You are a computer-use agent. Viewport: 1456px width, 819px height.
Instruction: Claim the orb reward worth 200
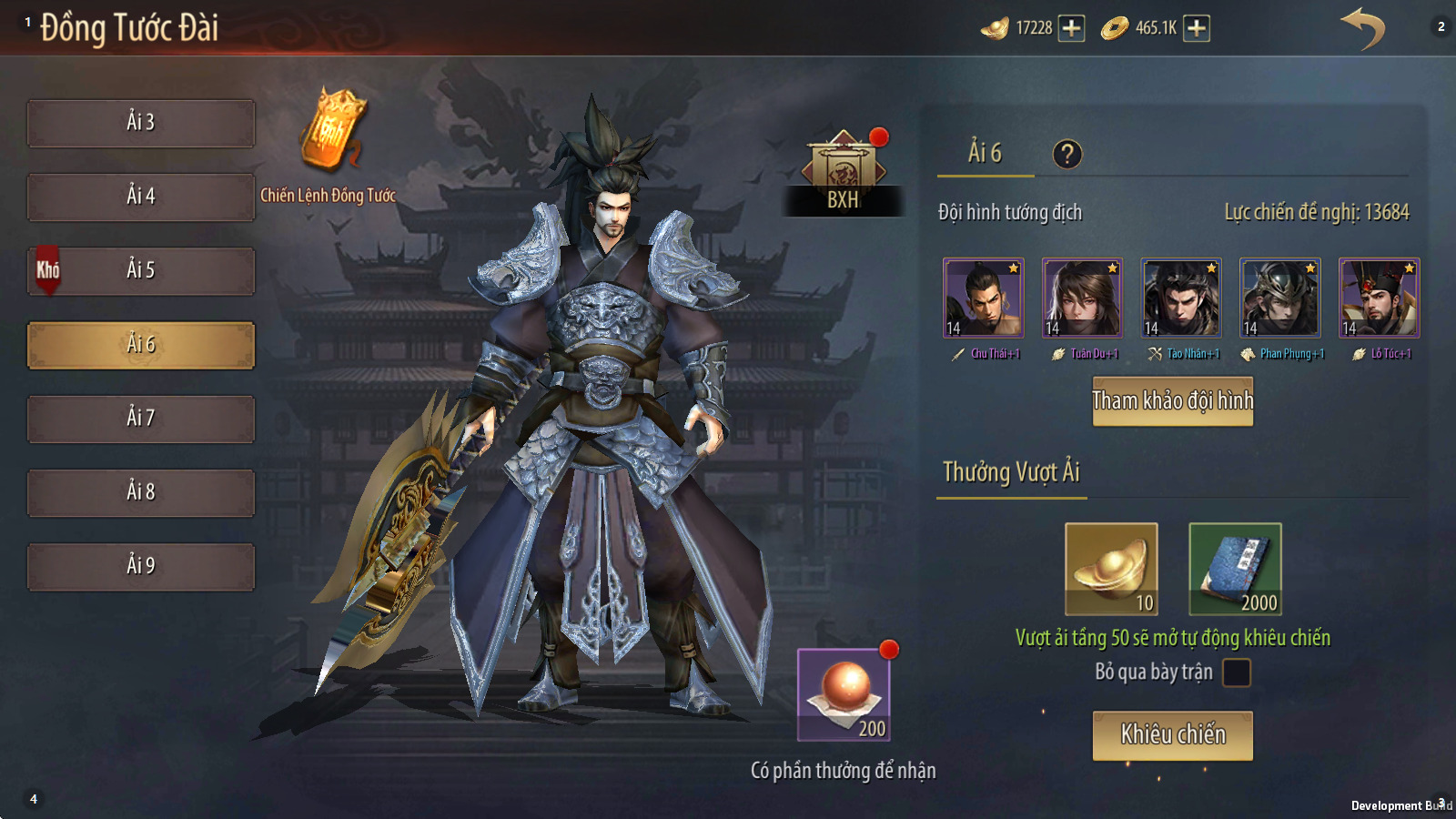click(844, 694)
